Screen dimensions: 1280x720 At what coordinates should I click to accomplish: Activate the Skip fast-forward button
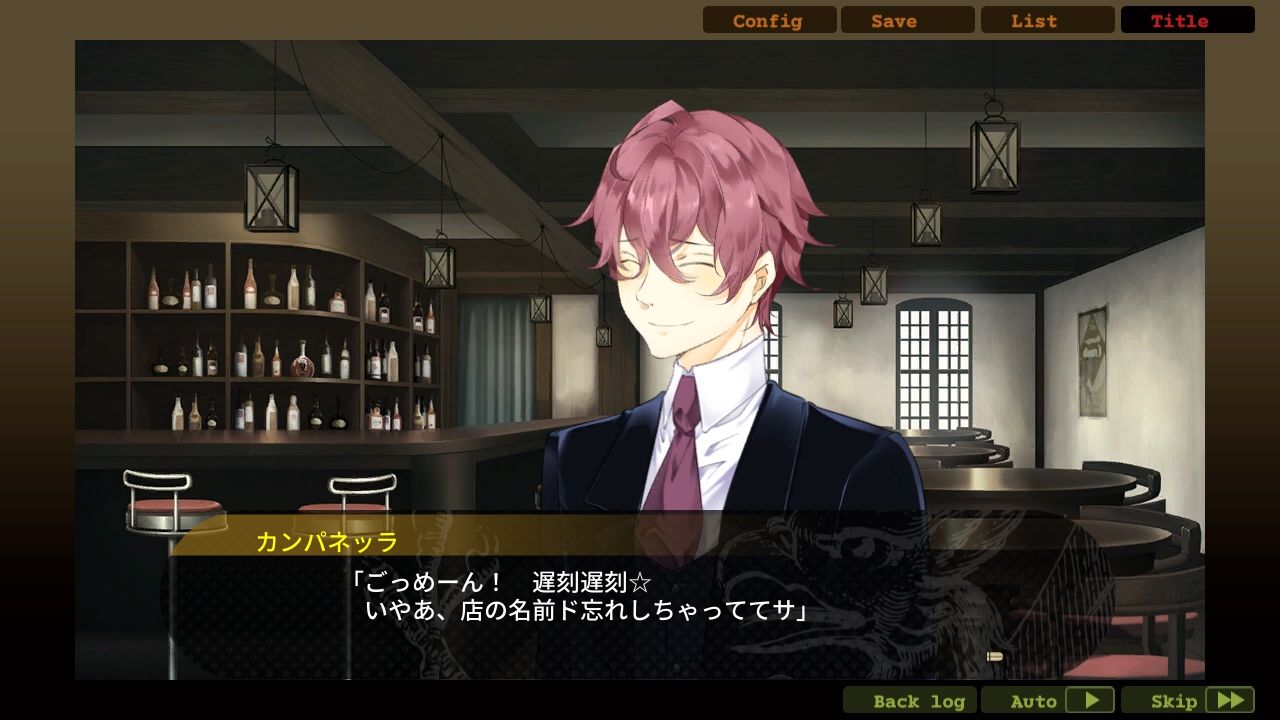pyautogui.click(x=1187, y=700)
